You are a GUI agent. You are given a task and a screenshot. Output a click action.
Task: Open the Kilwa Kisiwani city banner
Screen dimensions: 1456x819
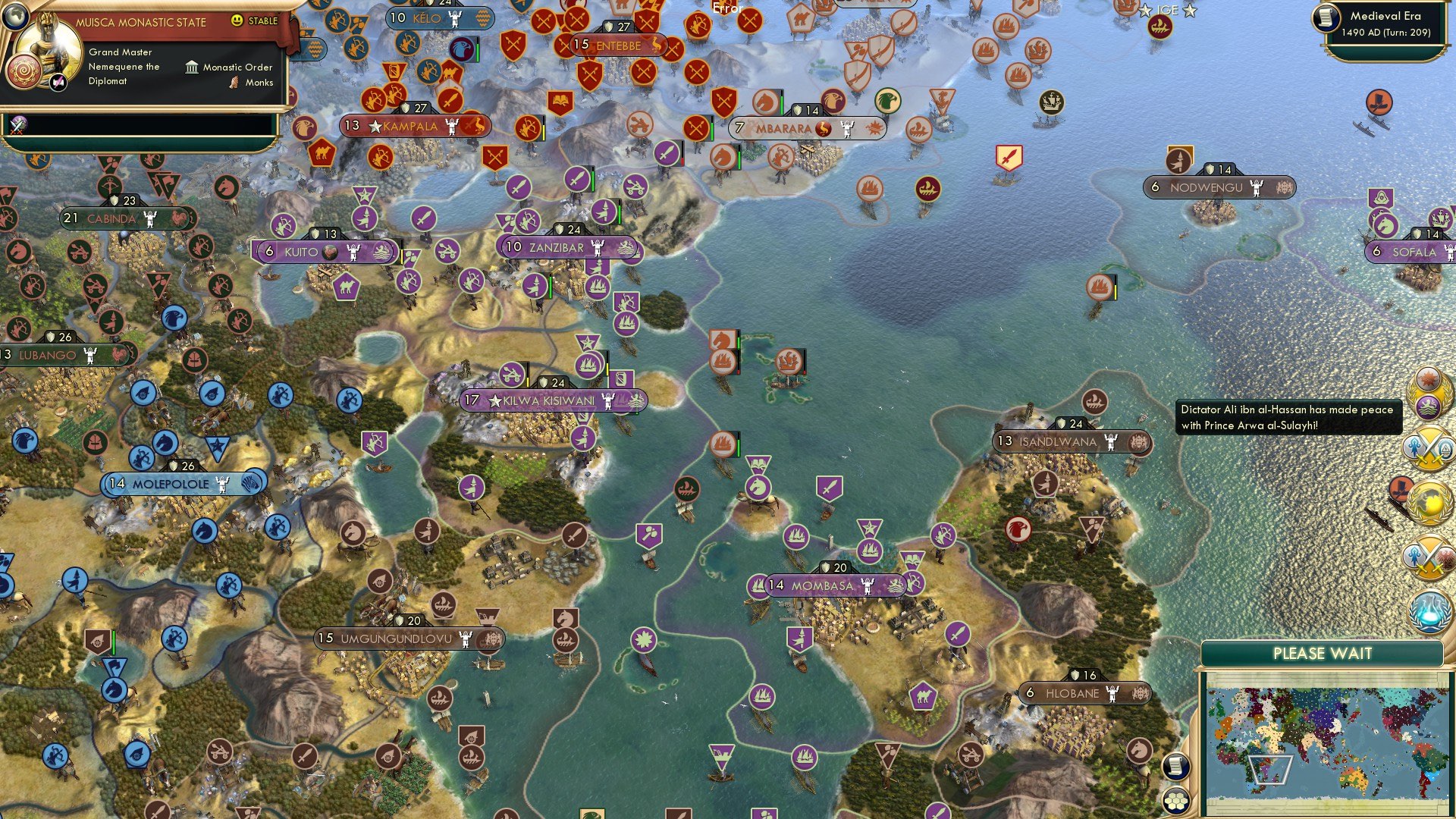click(x=540, y=400)
